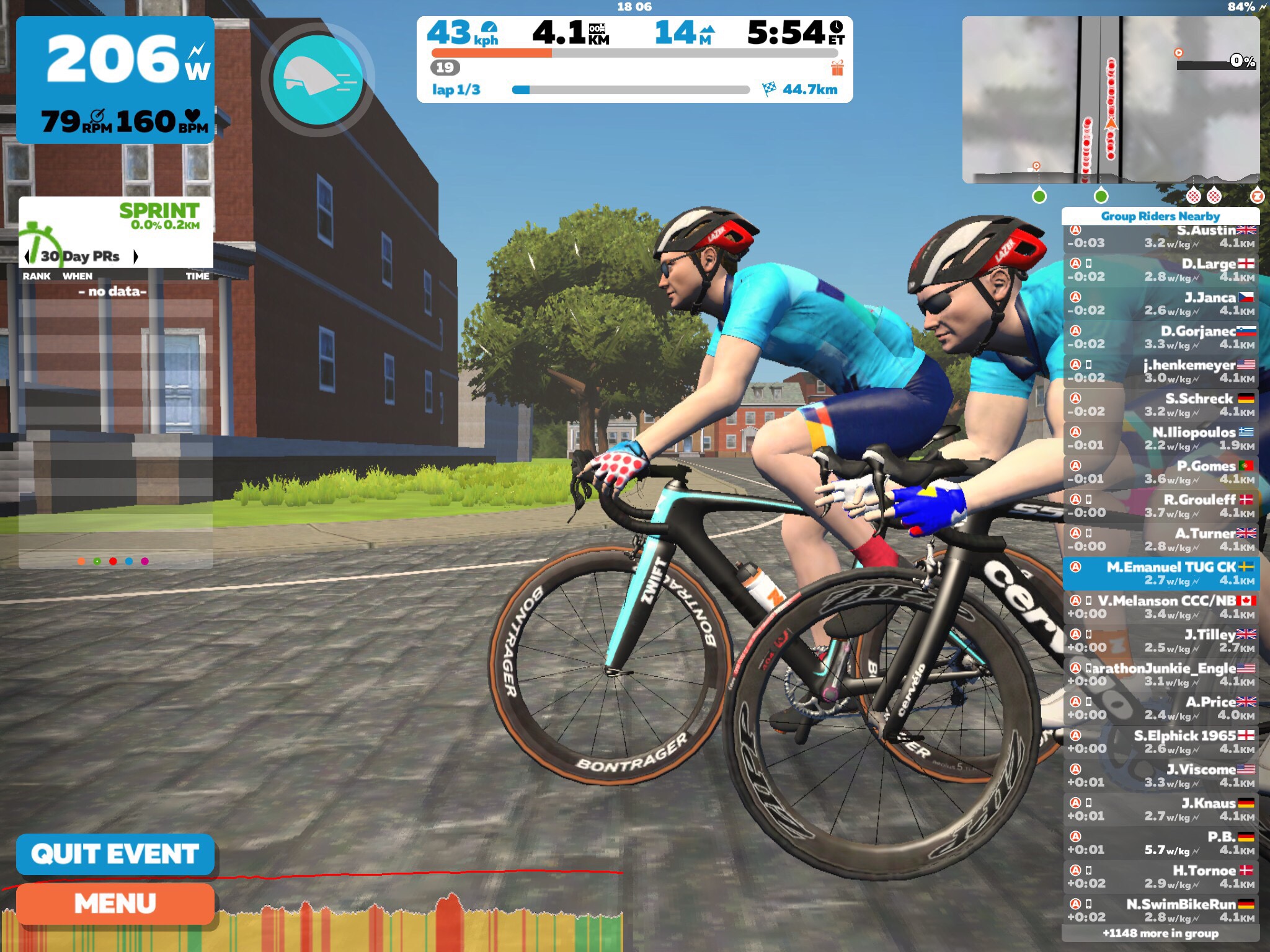Open the orange MENU button
The height and width of the screenshot is (952, 1270).
point(115,904)
